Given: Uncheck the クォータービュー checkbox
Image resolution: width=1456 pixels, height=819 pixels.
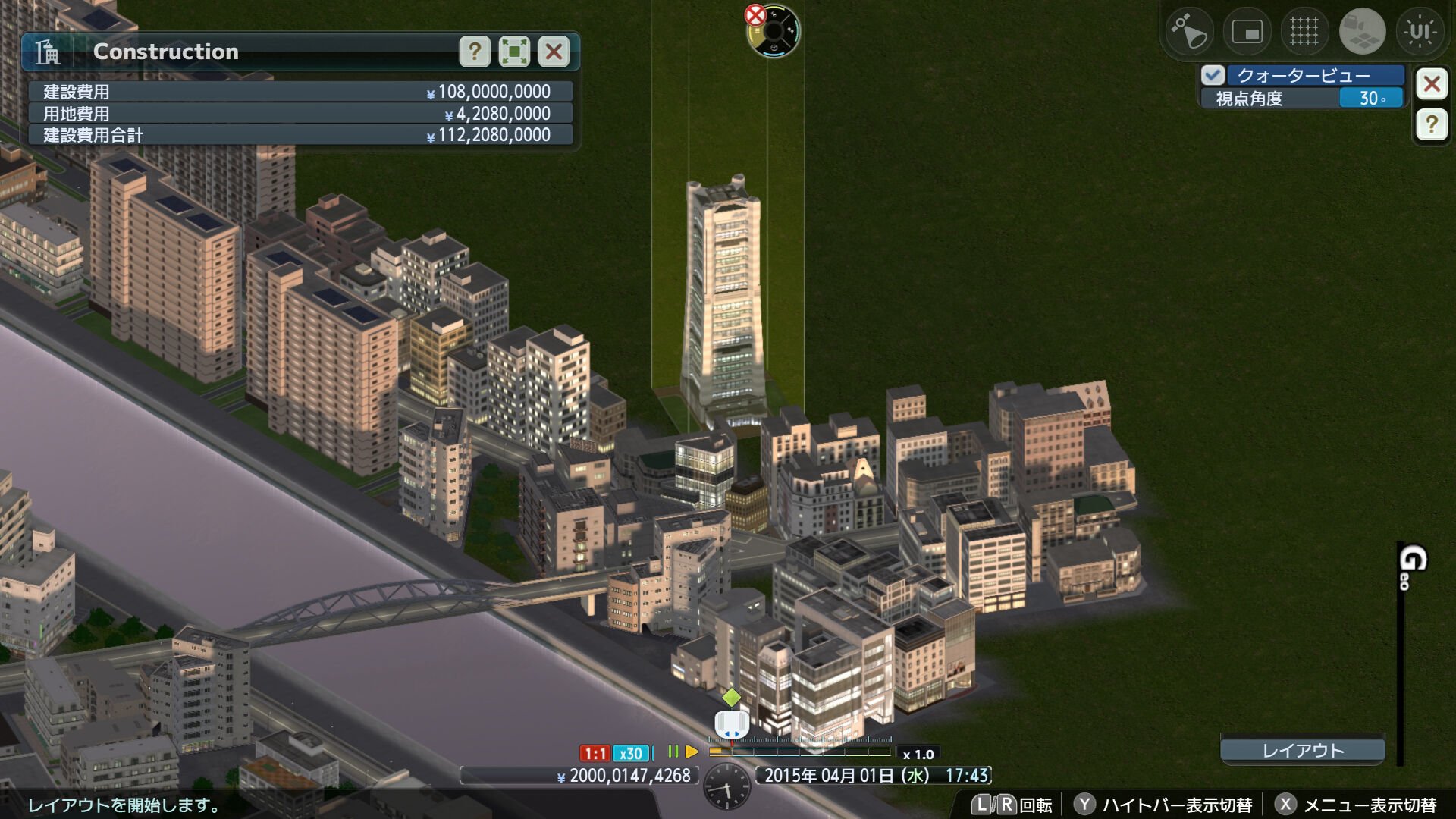Looking at the screenshot, I should click(x=1214, y=76).
